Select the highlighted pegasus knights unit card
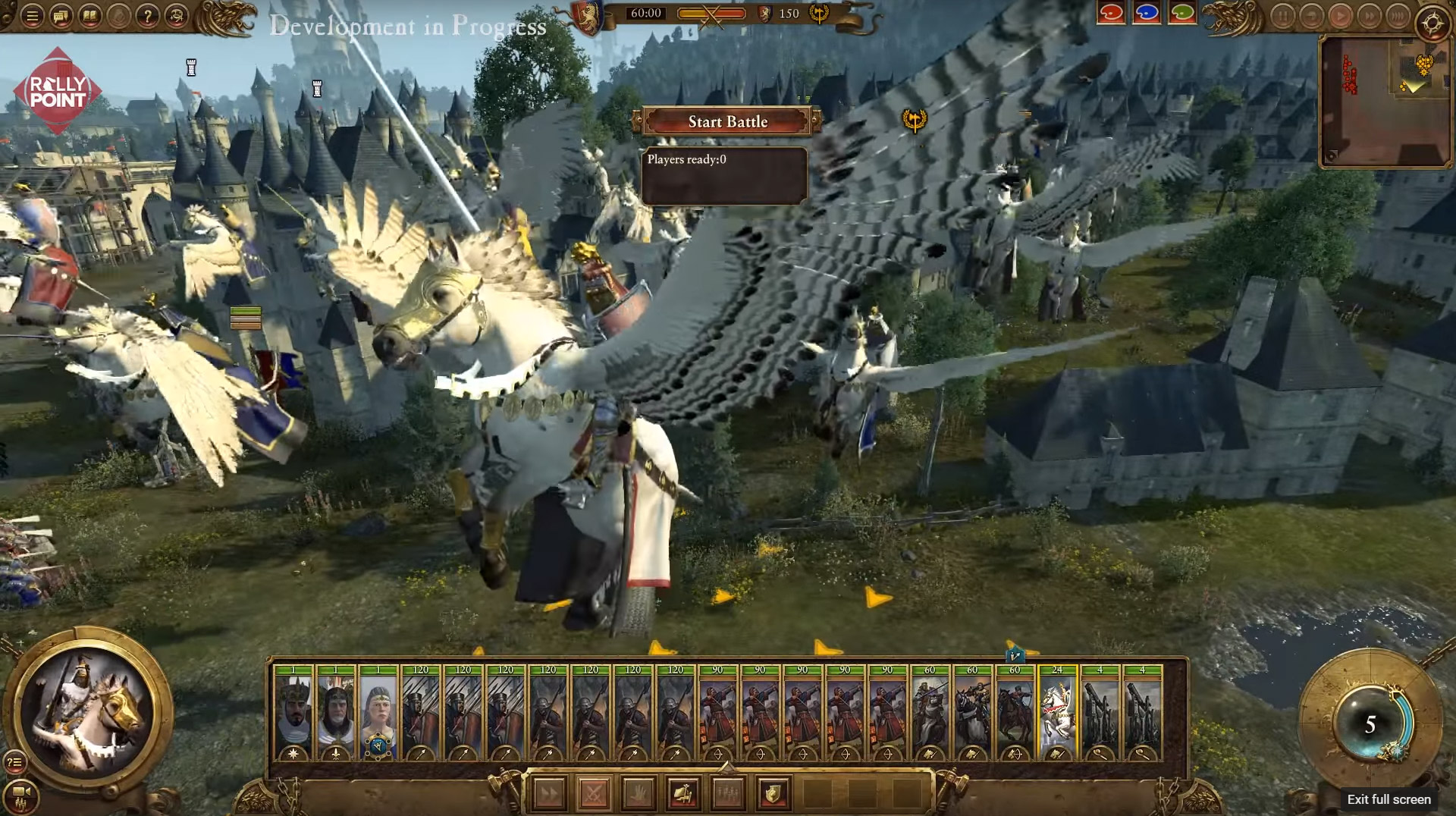 (1057, 713)
